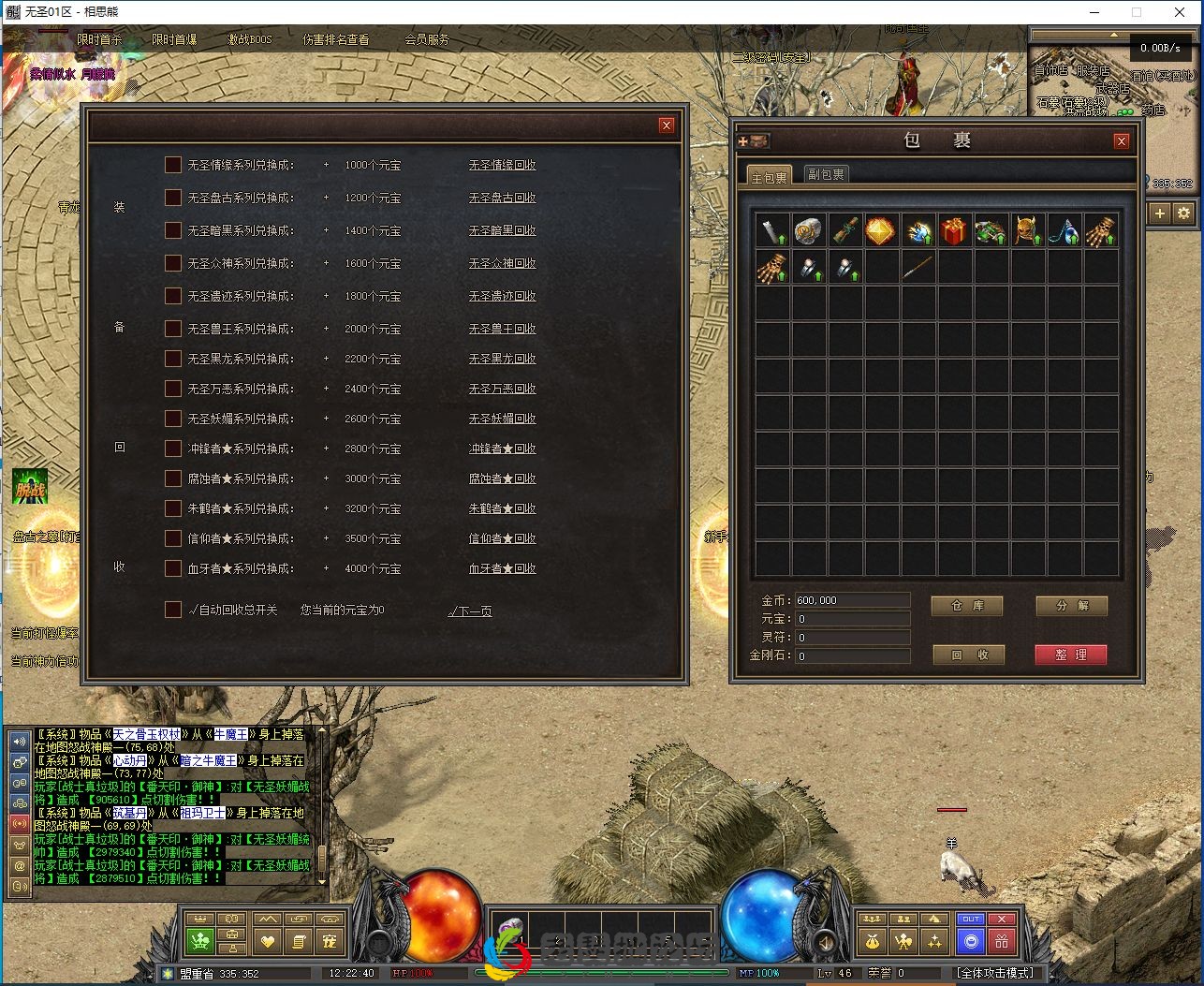The width and height of the screenshot is (1204, 986).
Task: Click the 无圣黑龙回收 link
Action: 502,360
